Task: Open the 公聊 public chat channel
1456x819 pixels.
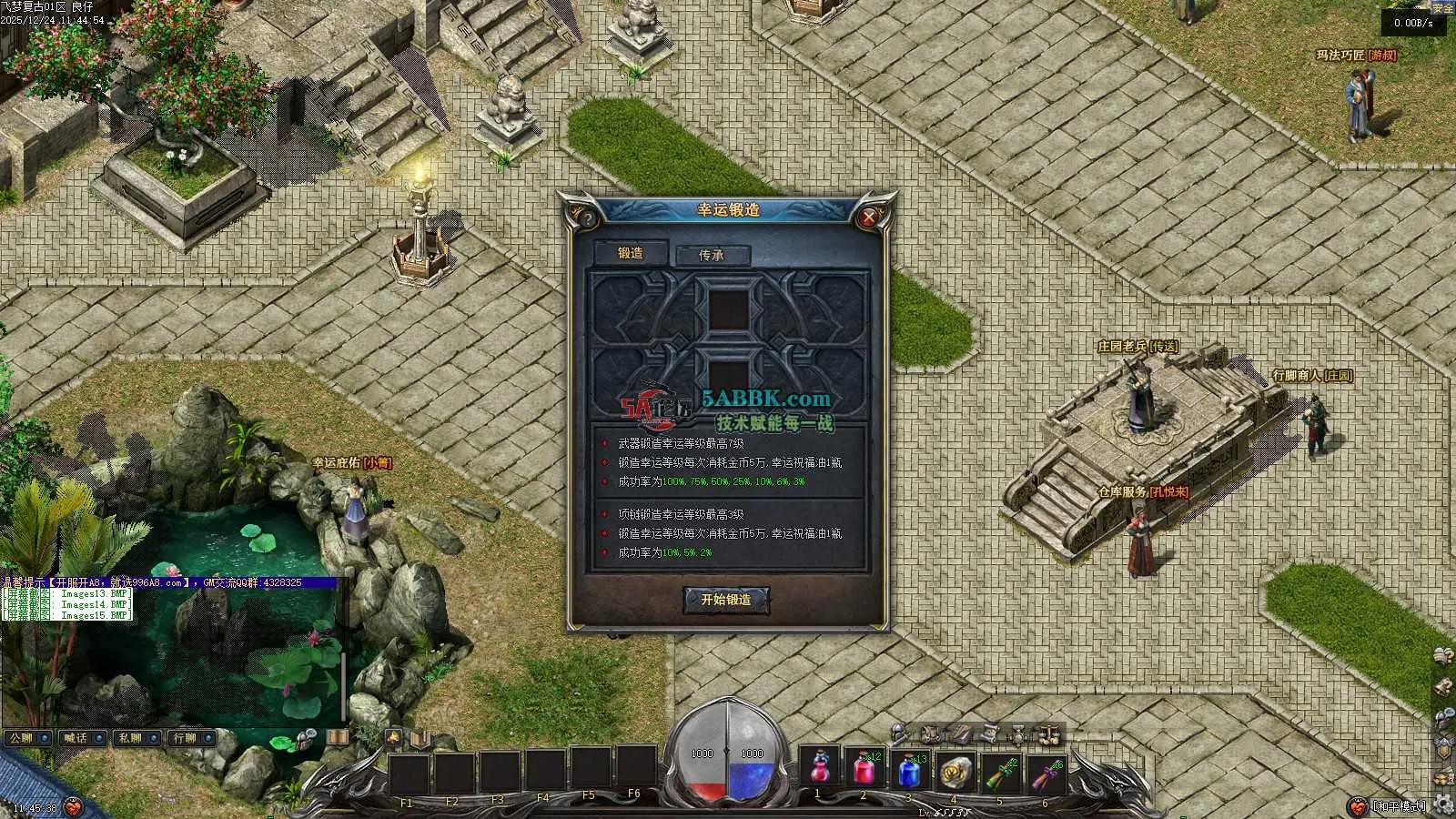Action: [27, 738]
